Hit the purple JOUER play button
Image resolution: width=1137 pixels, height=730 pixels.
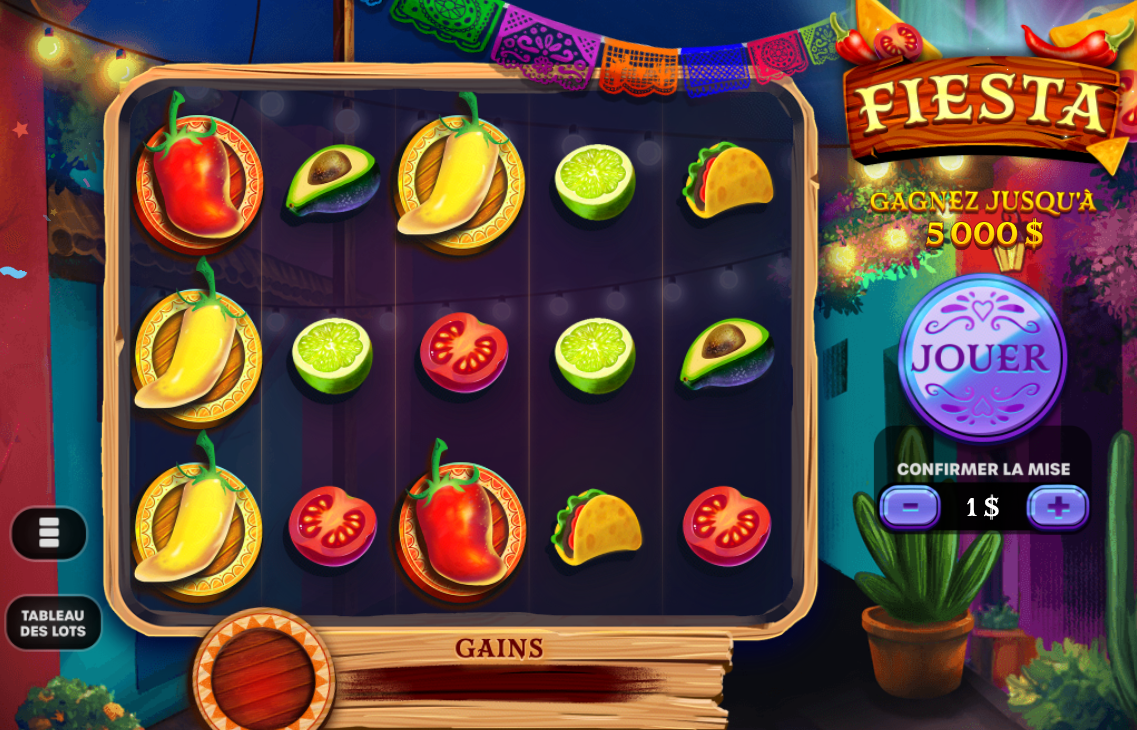tap(982, 357)
